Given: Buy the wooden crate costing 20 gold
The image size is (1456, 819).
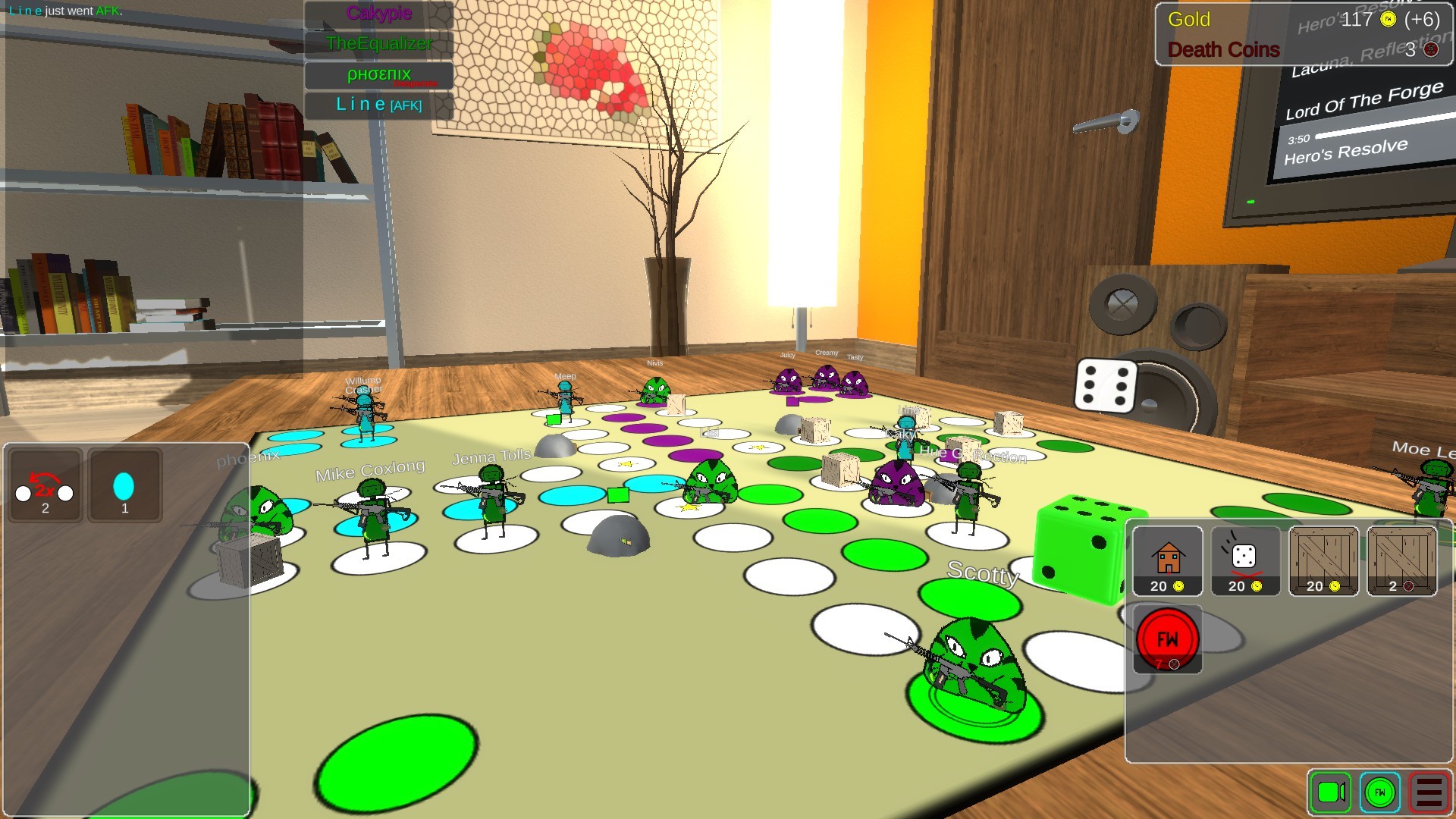Looking at the screenshot, I should tap(1324, 559).
